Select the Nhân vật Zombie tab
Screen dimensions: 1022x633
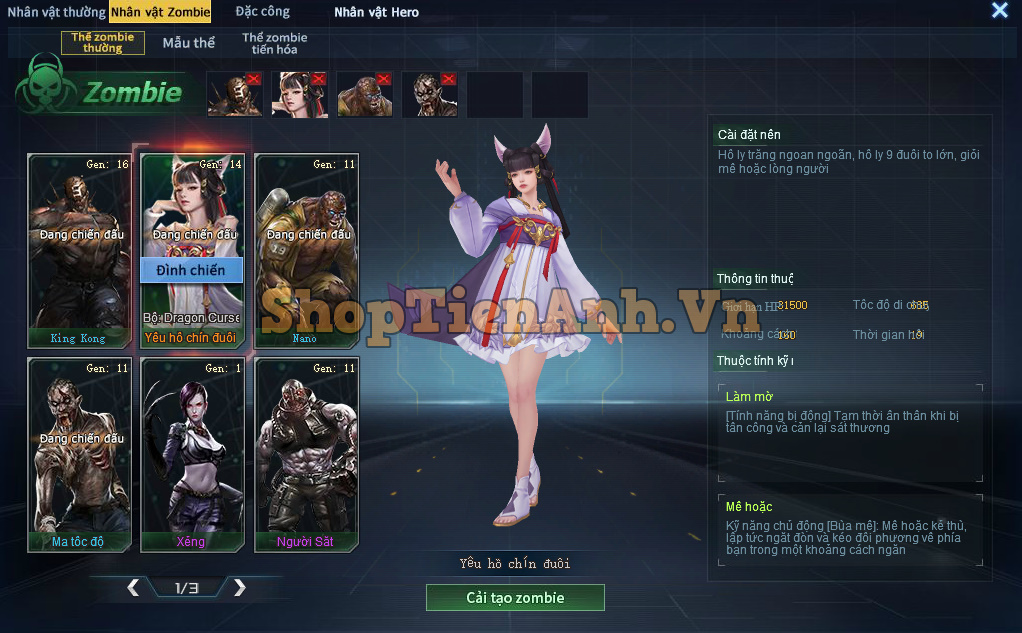point(161,12)
